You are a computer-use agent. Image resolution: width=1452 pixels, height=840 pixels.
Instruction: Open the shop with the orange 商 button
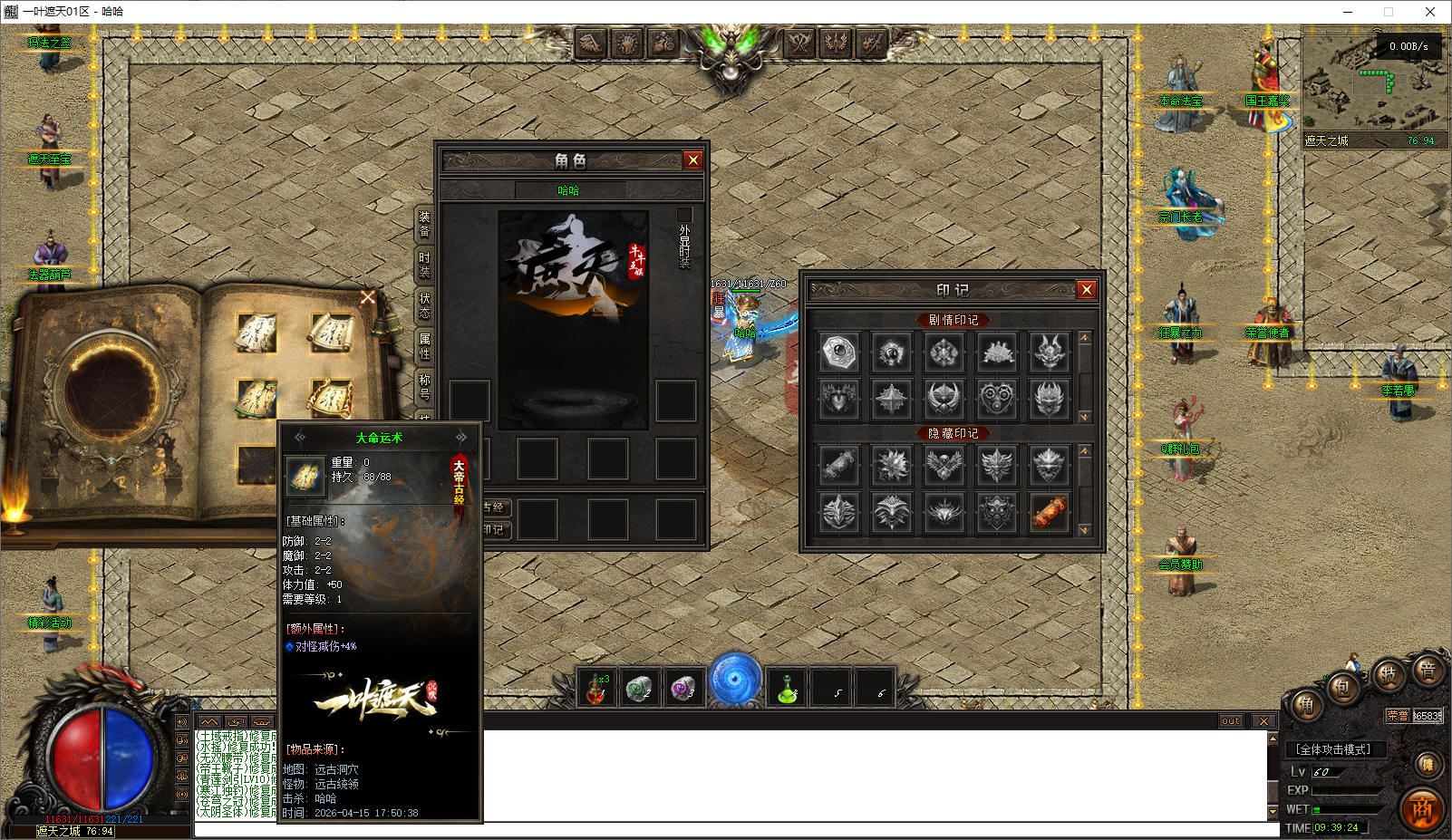click(1422, 809)
